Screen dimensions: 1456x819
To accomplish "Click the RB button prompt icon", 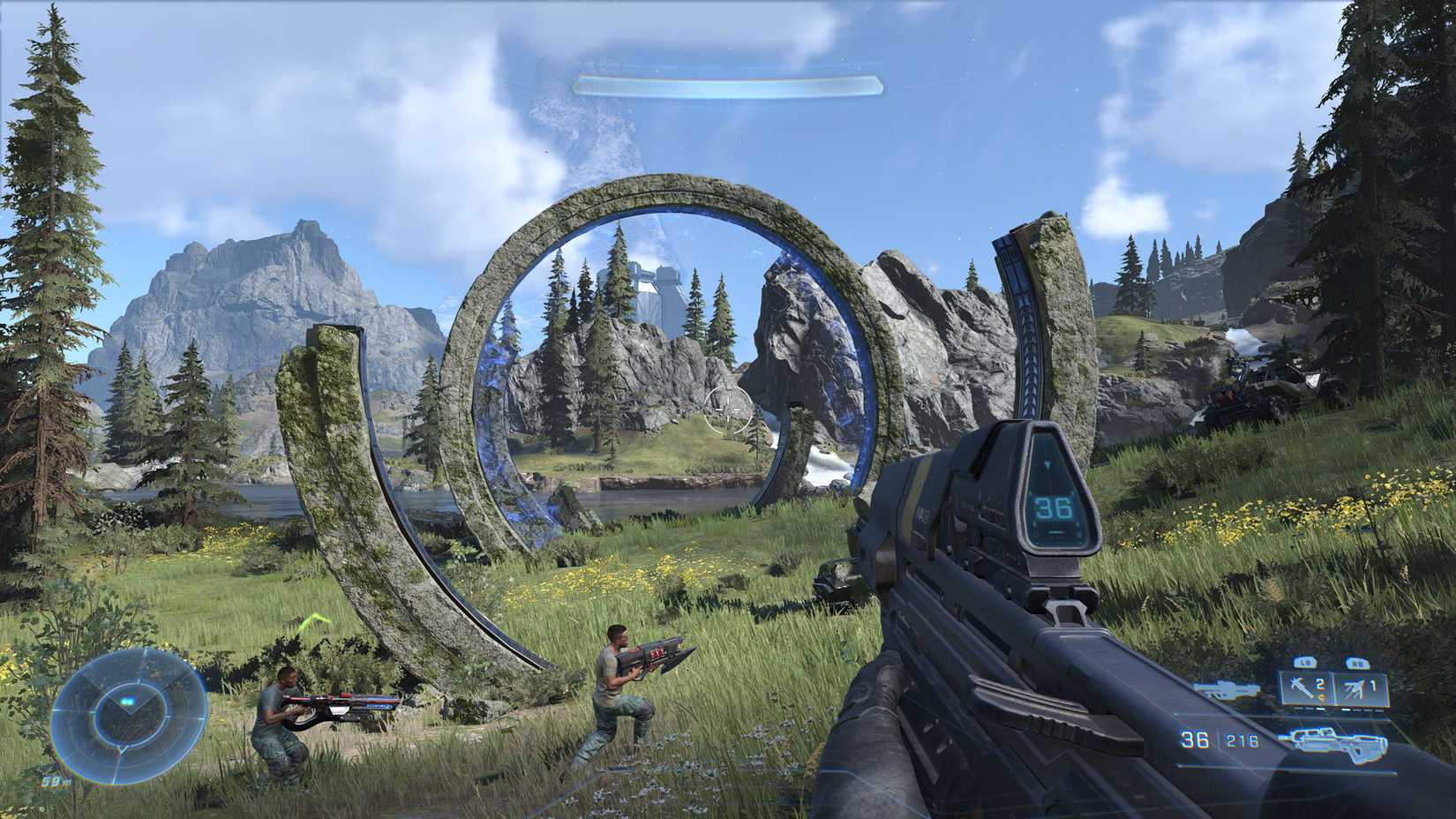I will click(1358, 664).
